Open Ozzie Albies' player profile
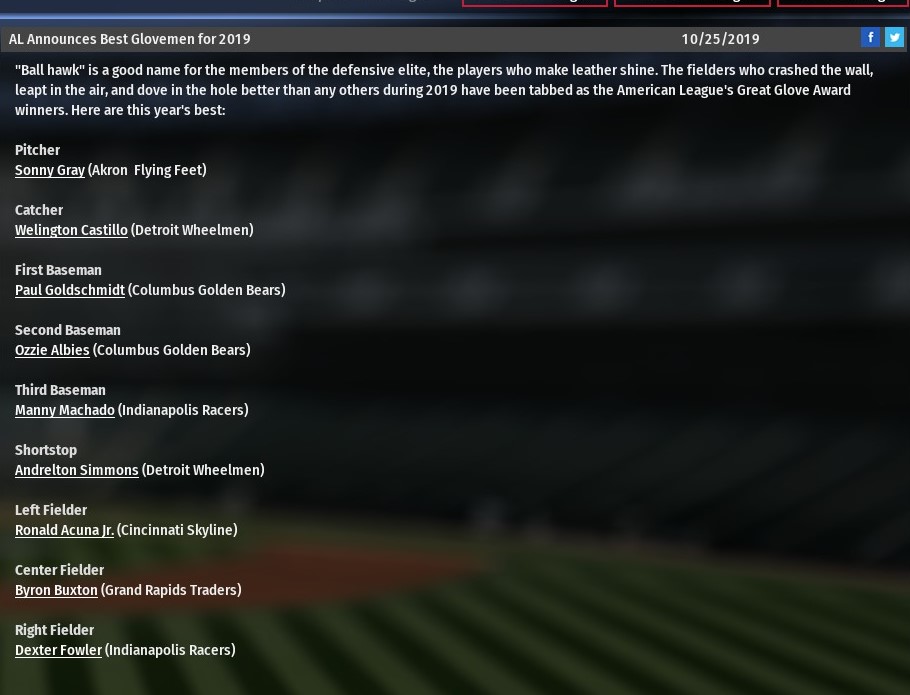 click(x=52, y=350)
